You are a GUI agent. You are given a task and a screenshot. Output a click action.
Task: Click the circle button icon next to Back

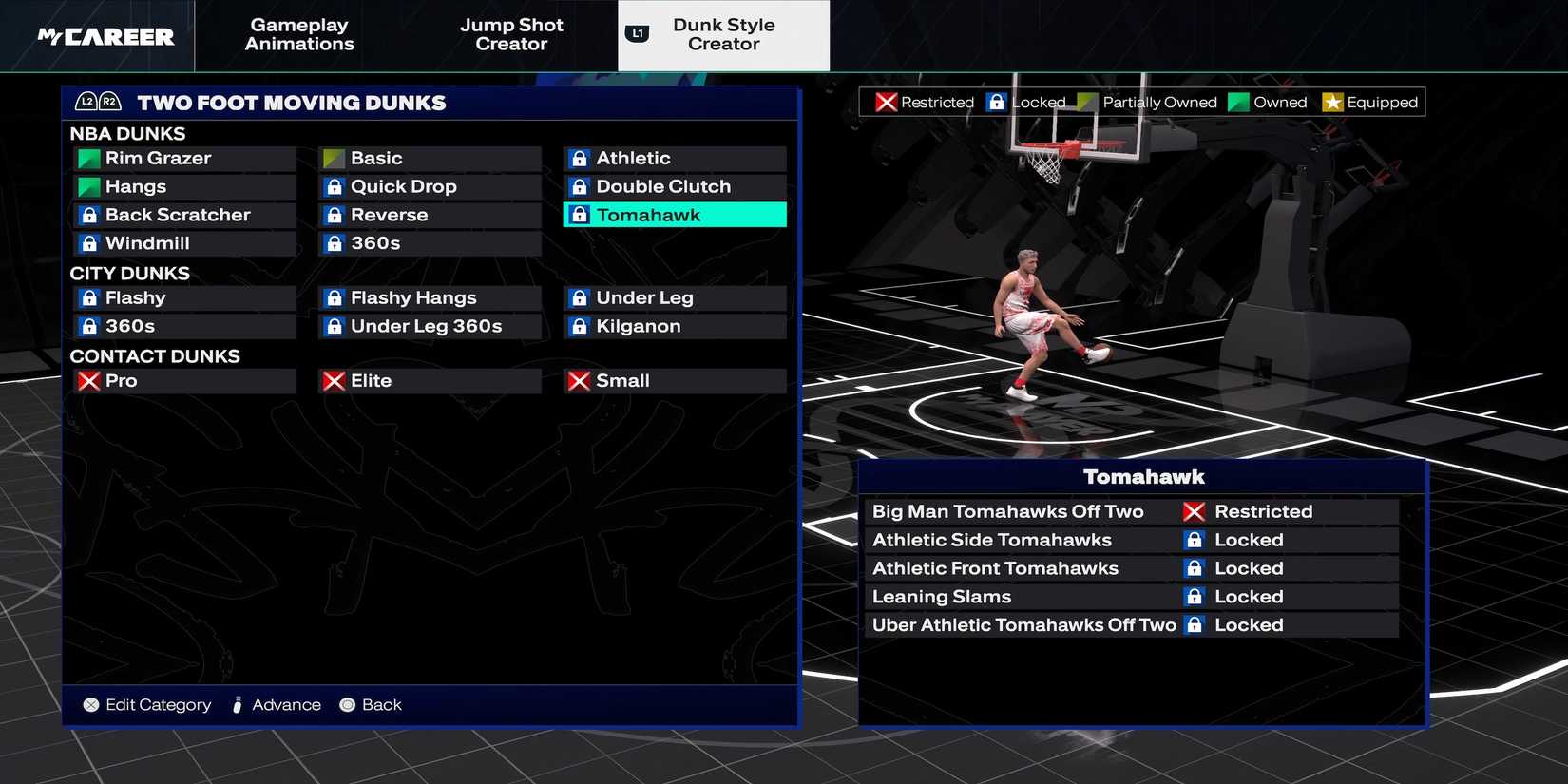[346, 704]
